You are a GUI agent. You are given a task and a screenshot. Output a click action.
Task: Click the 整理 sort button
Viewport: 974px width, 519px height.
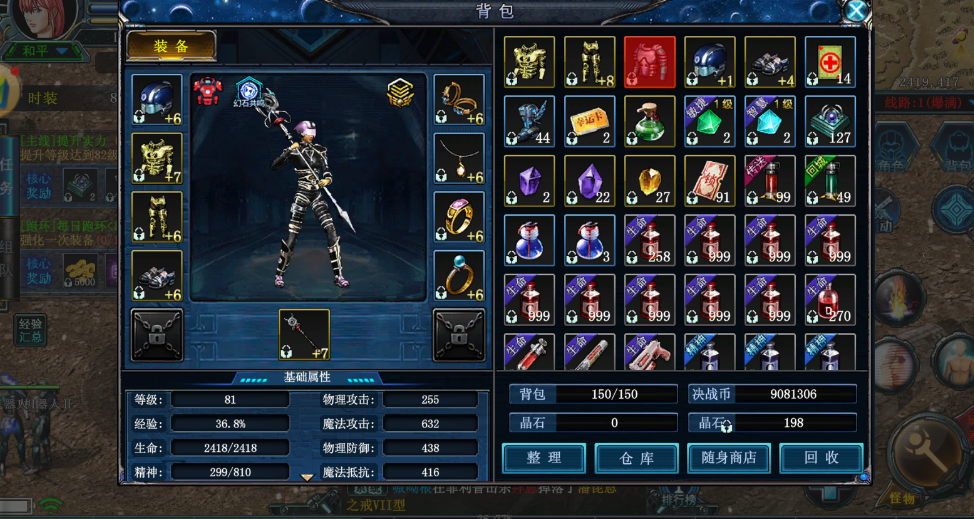tap(543, 458)
